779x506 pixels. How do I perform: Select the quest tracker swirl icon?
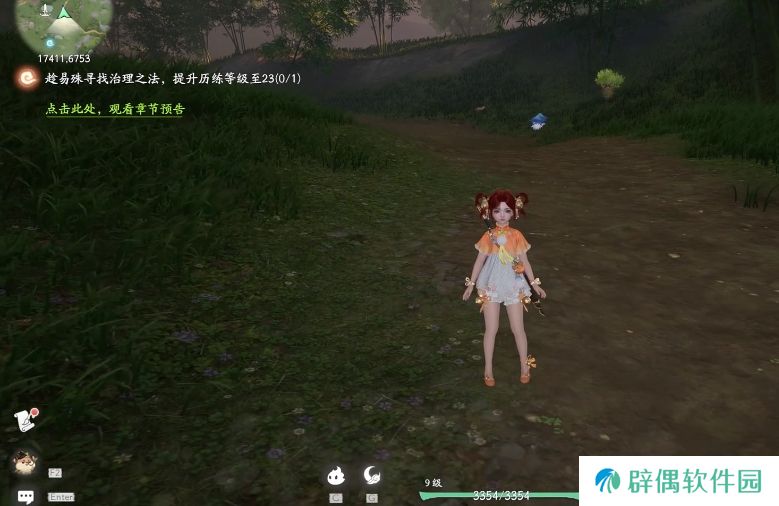(x=26, y=78)
